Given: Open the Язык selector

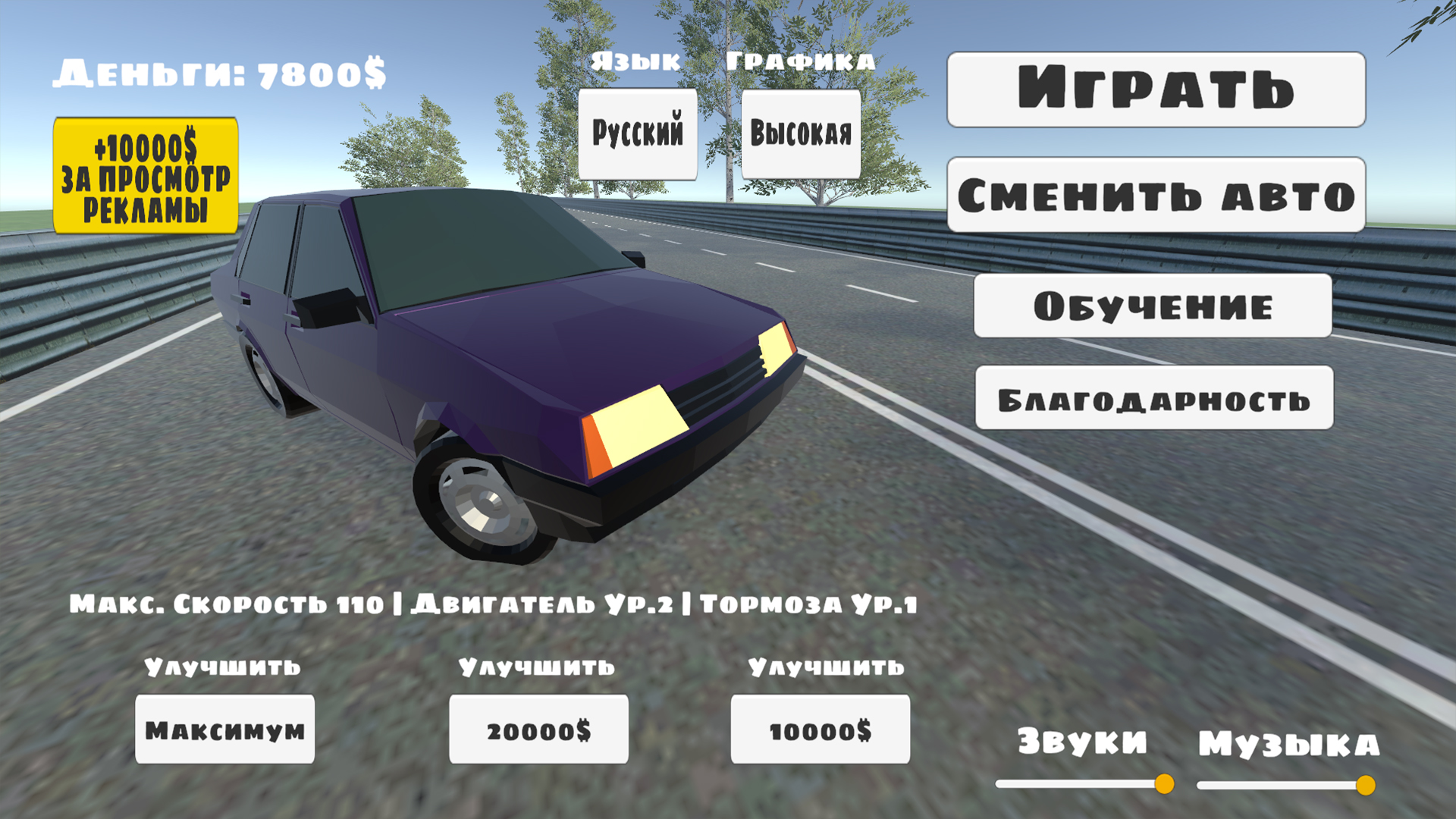Looking at the screenshot, I should 635,63.
